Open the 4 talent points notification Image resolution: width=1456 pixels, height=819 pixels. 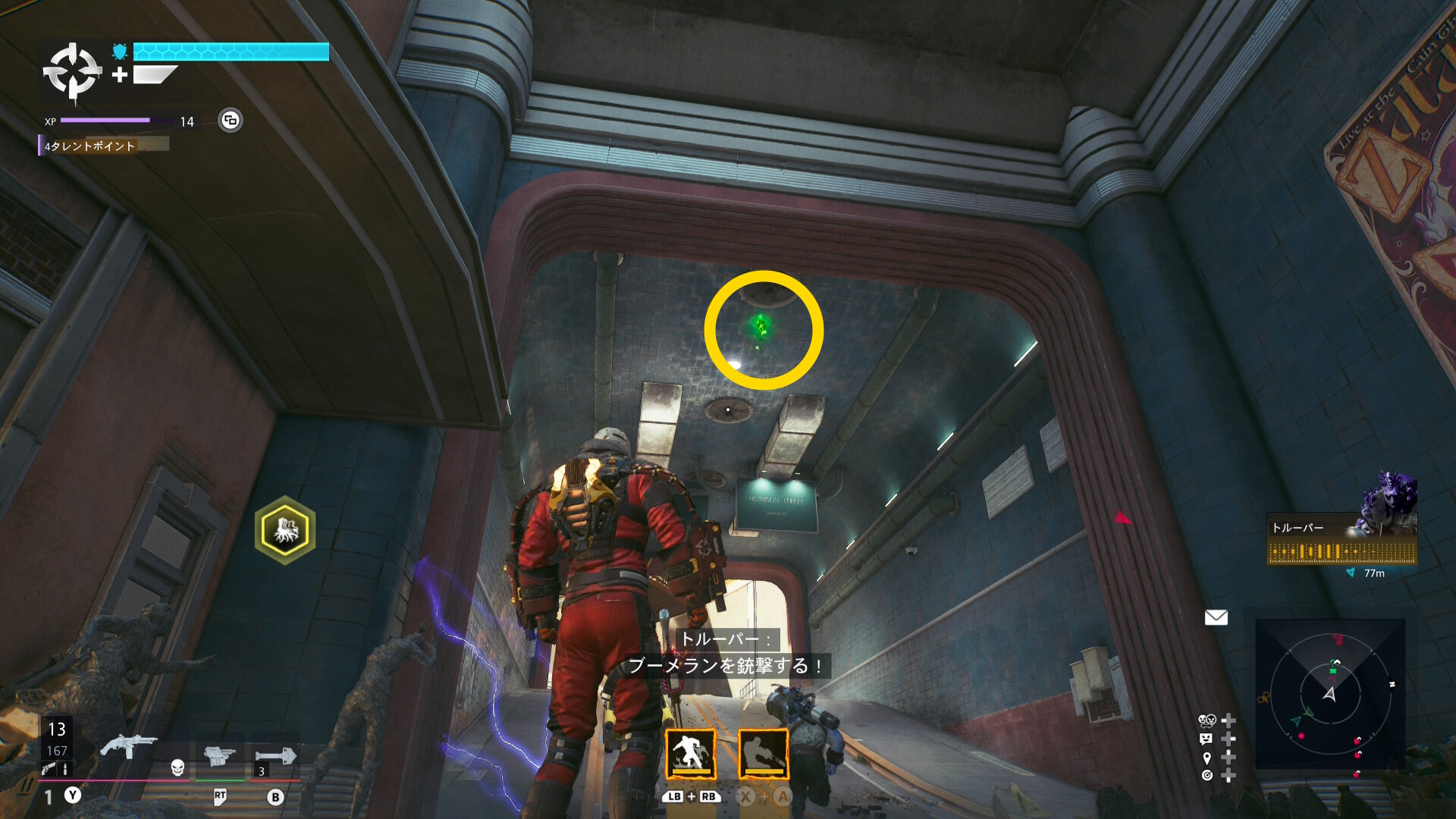coord(91,146)
